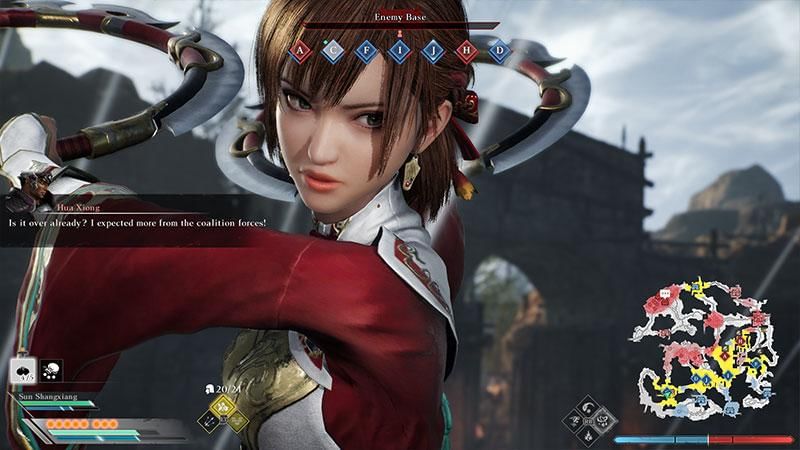Choose the blue base marker F
The image size is (800, 450).
click(367, 51)
